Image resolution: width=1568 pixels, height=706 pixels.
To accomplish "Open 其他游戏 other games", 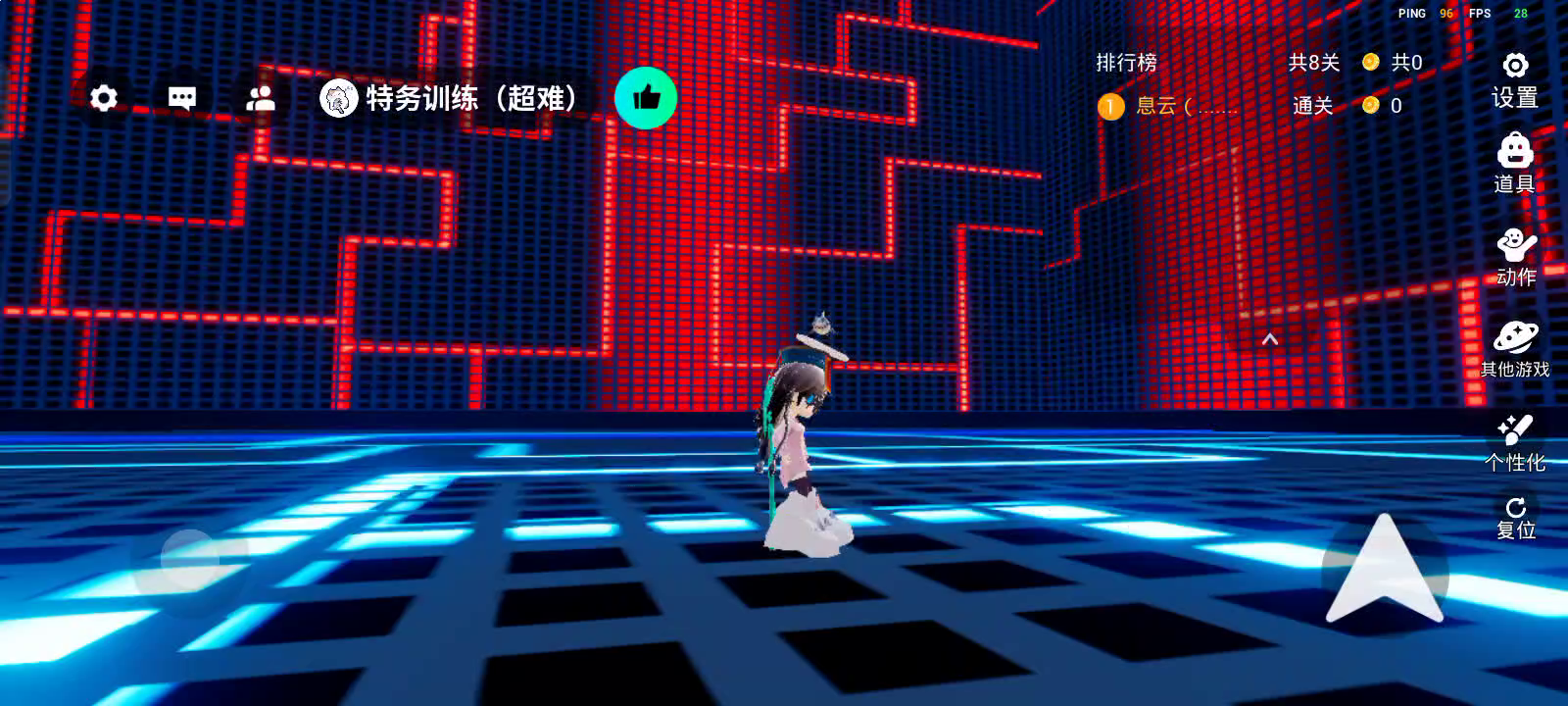I will click(x=1515, y=349).
